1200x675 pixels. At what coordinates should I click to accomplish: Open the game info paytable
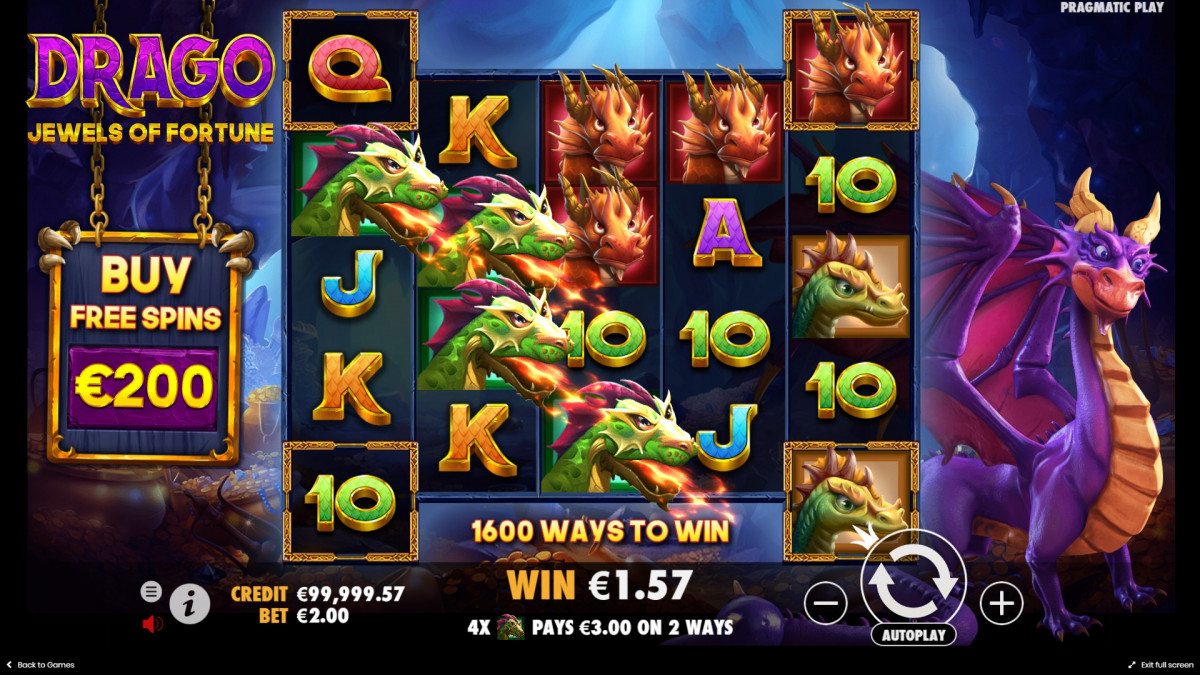[x=190, y=604]
